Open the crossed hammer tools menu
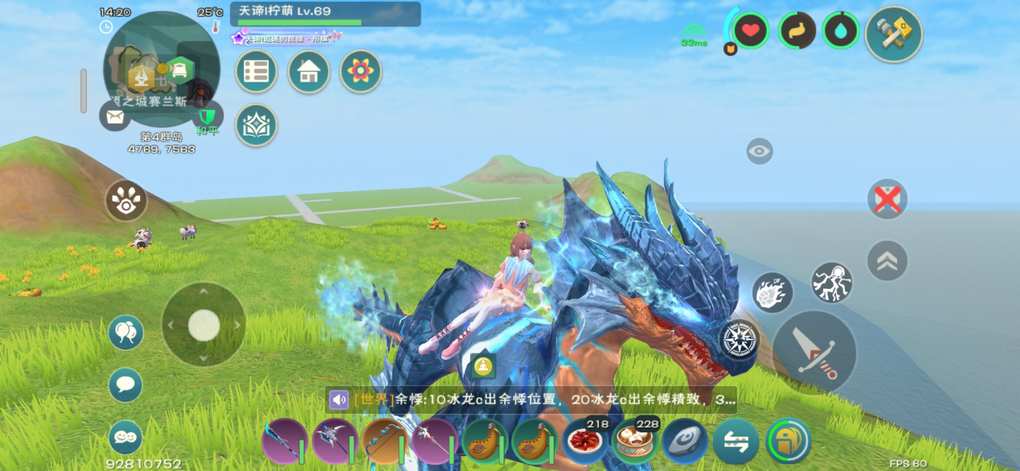The height and width of the screenshot is (471, 1020). coord(893,34)
